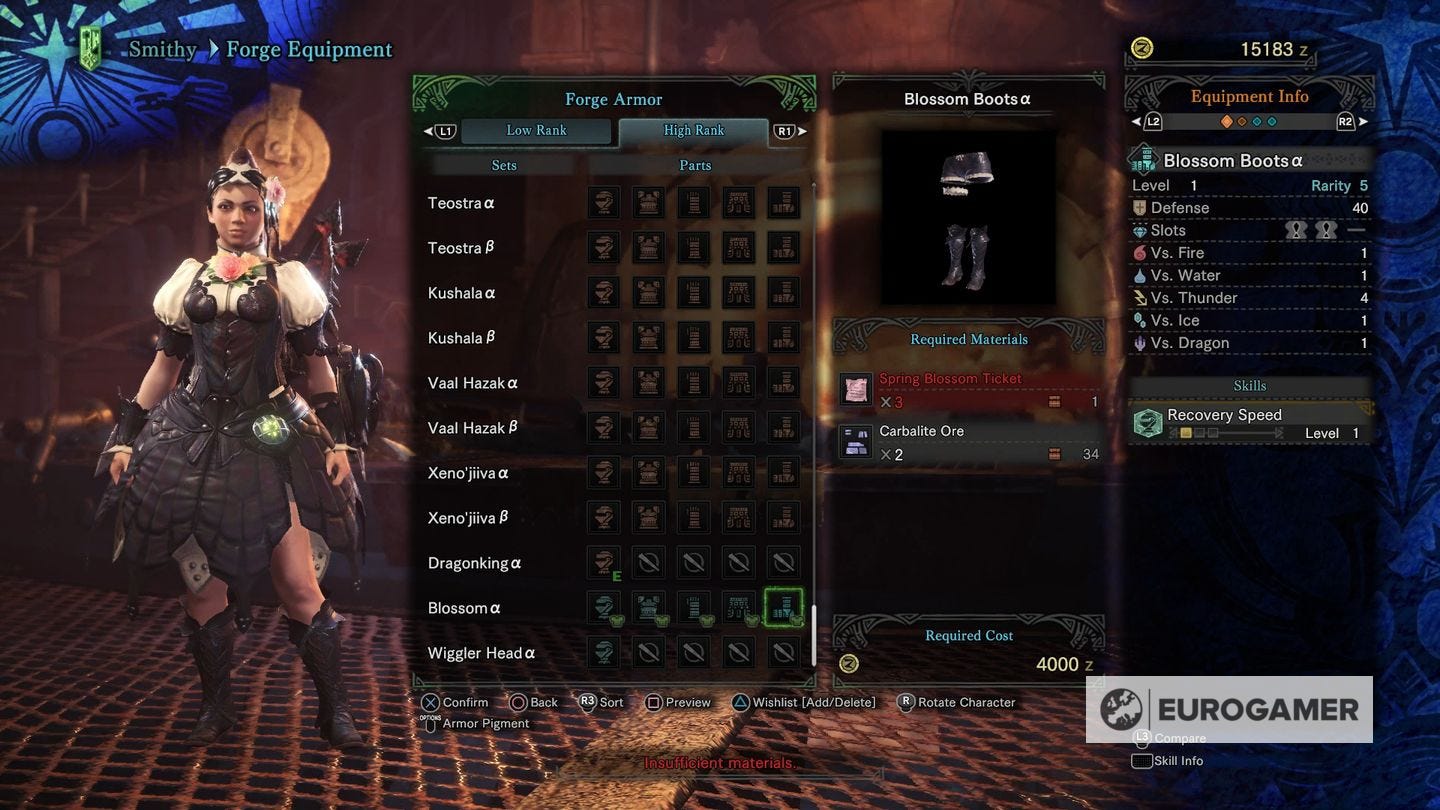
Task: Select the Dragonking α eyepatch head icon
Action: (604, 563)
